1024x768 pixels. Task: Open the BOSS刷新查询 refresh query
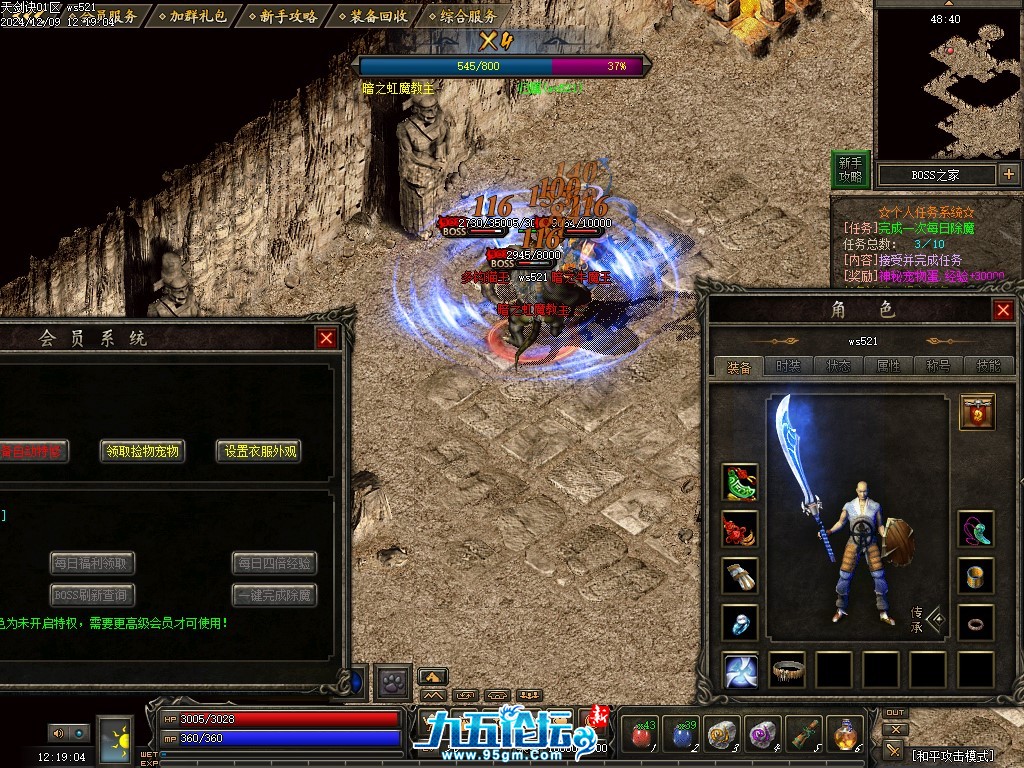(x=92, y=596)
